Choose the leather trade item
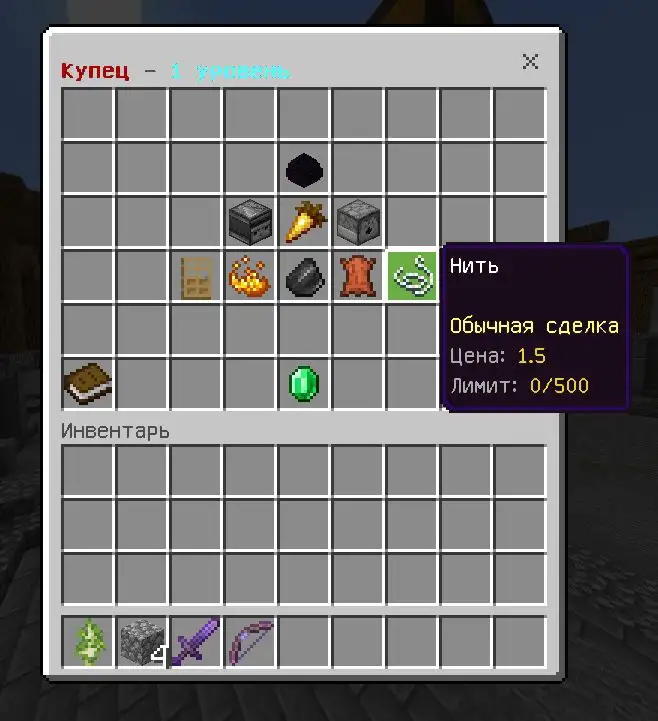Screen dimensions: 658x721 (358, 275)
